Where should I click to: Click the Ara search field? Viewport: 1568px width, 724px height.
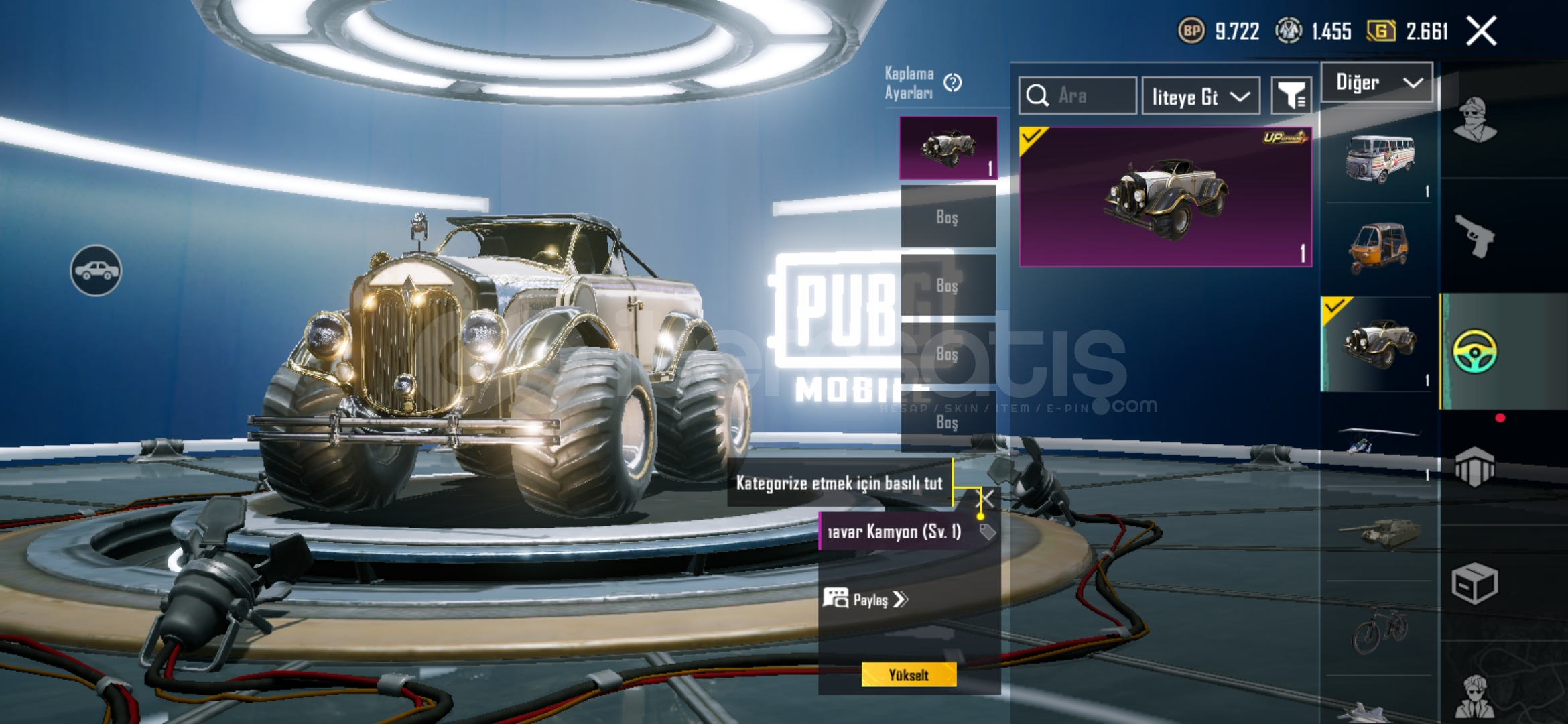coord(1077,96)
